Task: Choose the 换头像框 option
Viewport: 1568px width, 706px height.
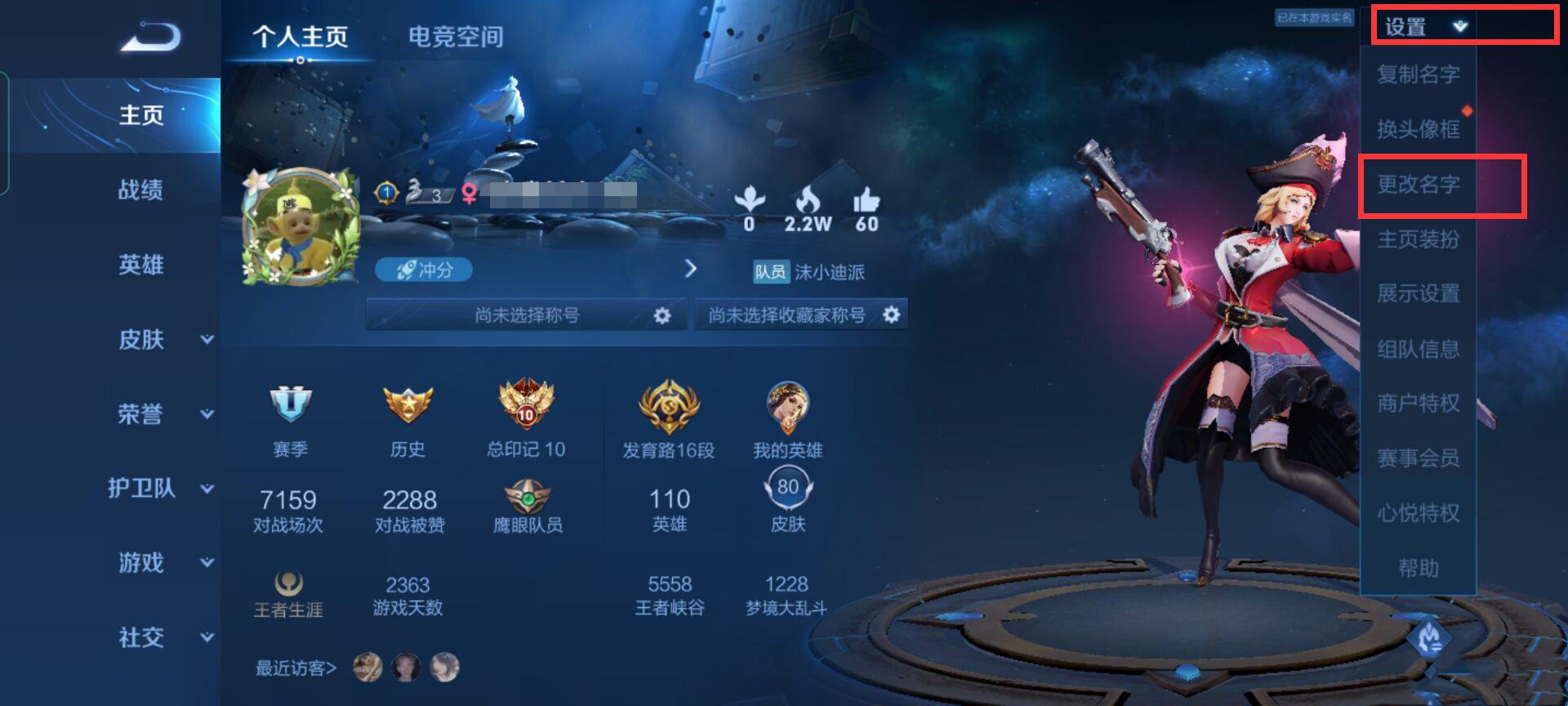Action: tap(1419, 129)
